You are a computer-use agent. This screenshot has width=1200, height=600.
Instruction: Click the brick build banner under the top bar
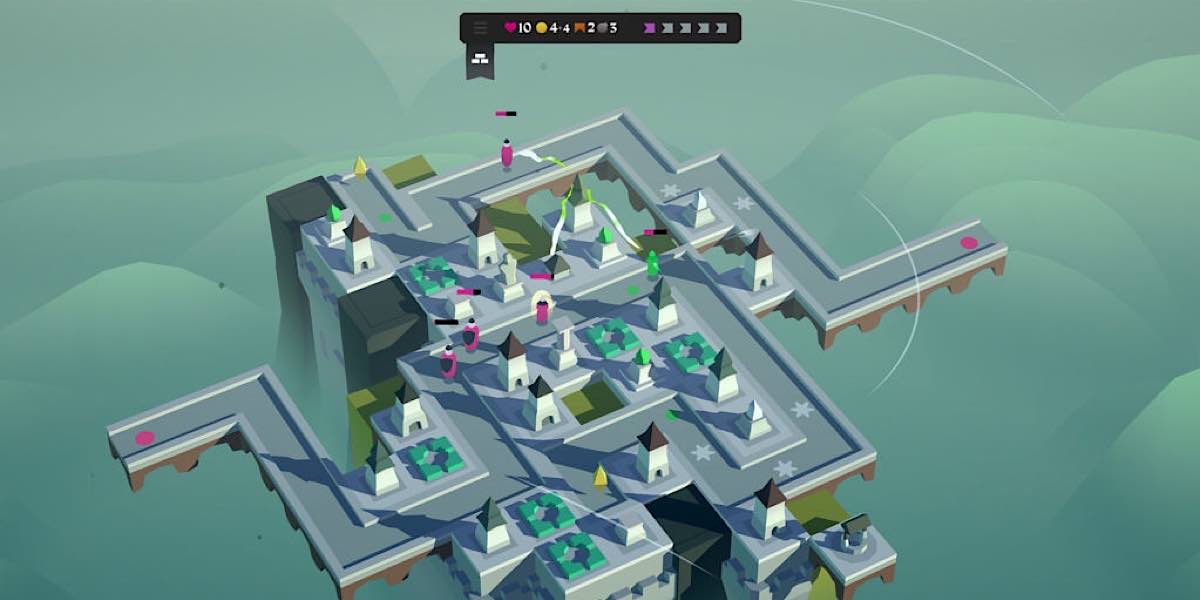[480, 59]
